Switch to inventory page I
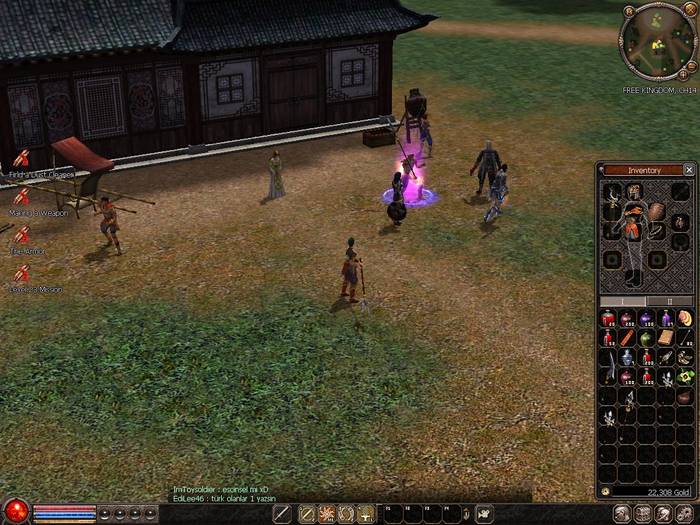This screenshot has height=525, width=700. pos(623,301)
